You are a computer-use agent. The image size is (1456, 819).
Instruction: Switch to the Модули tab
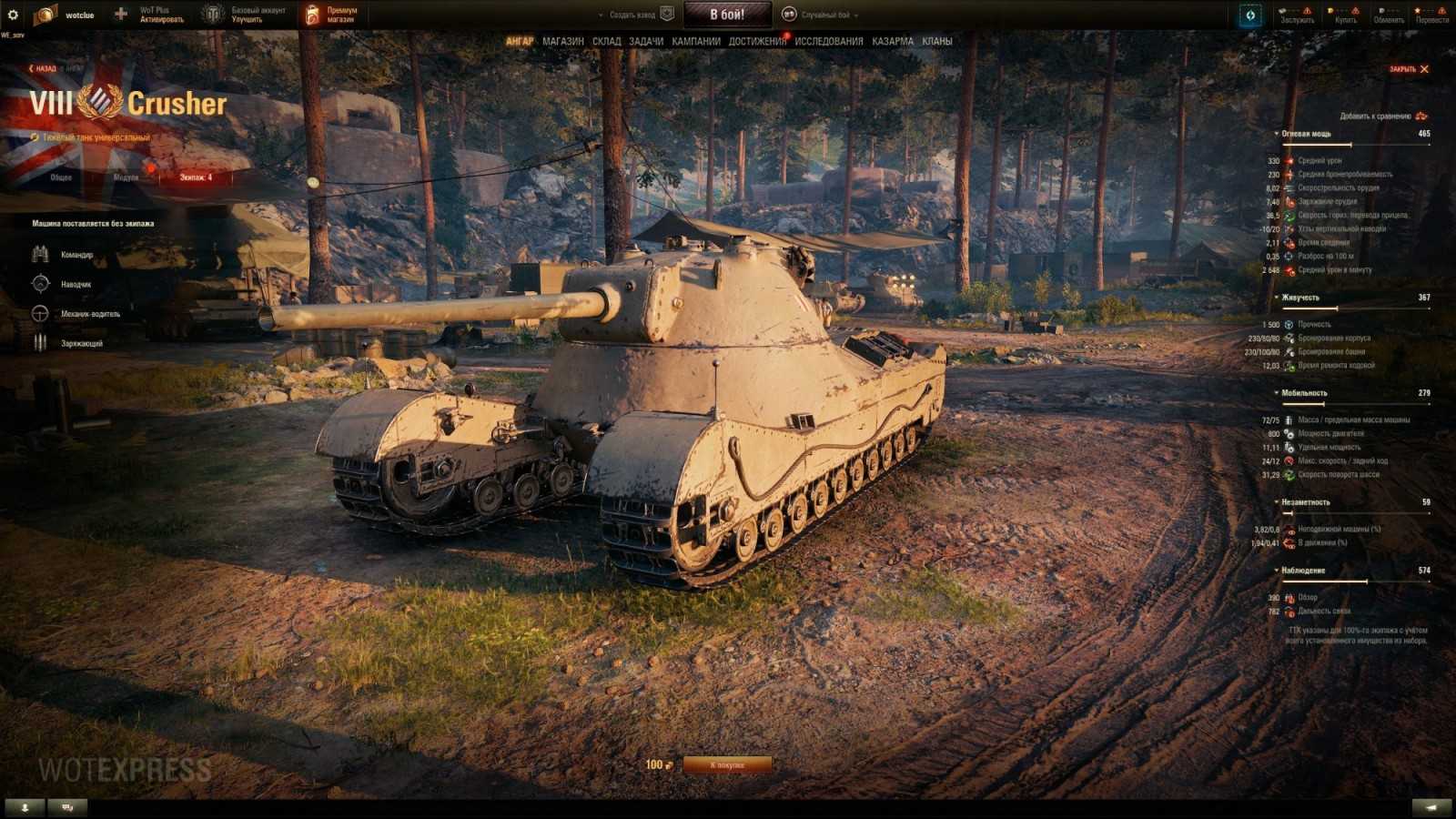coord(126,178)
